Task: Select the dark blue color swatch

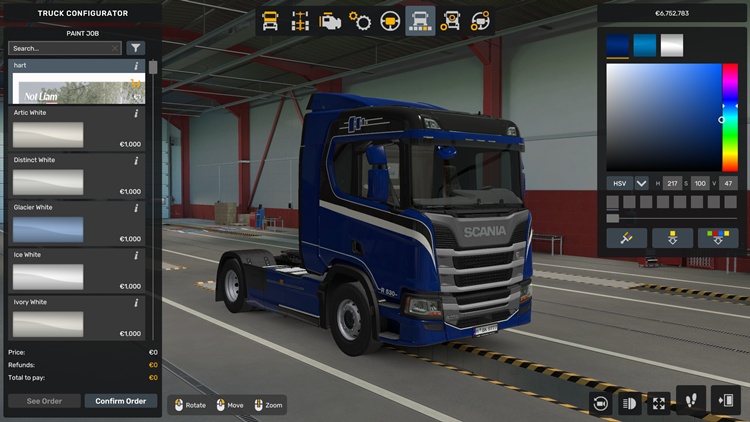Action: 618,46
